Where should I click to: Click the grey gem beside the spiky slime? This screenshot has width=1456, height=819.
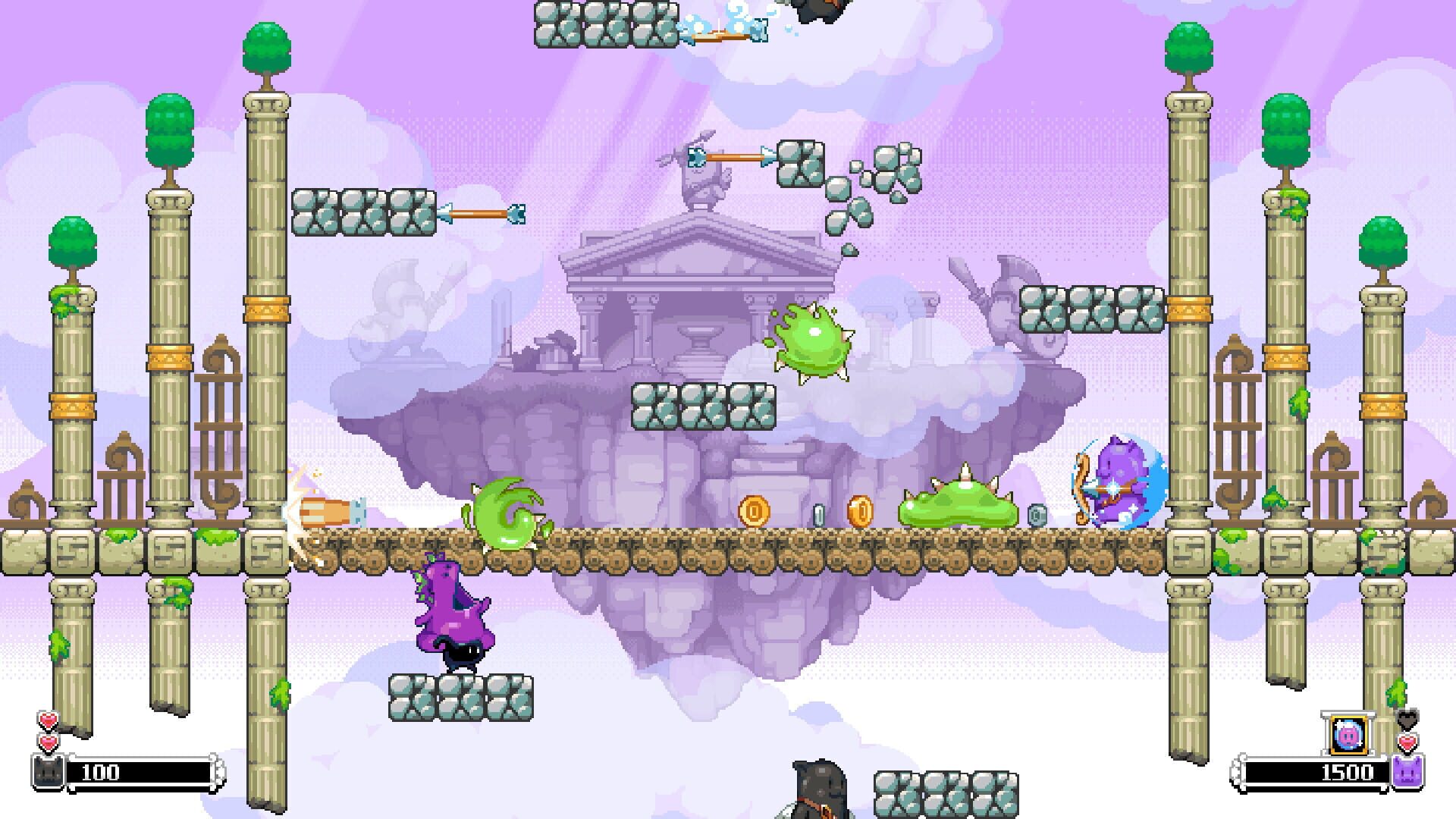pyautogui.click(x=1036, y=515)
